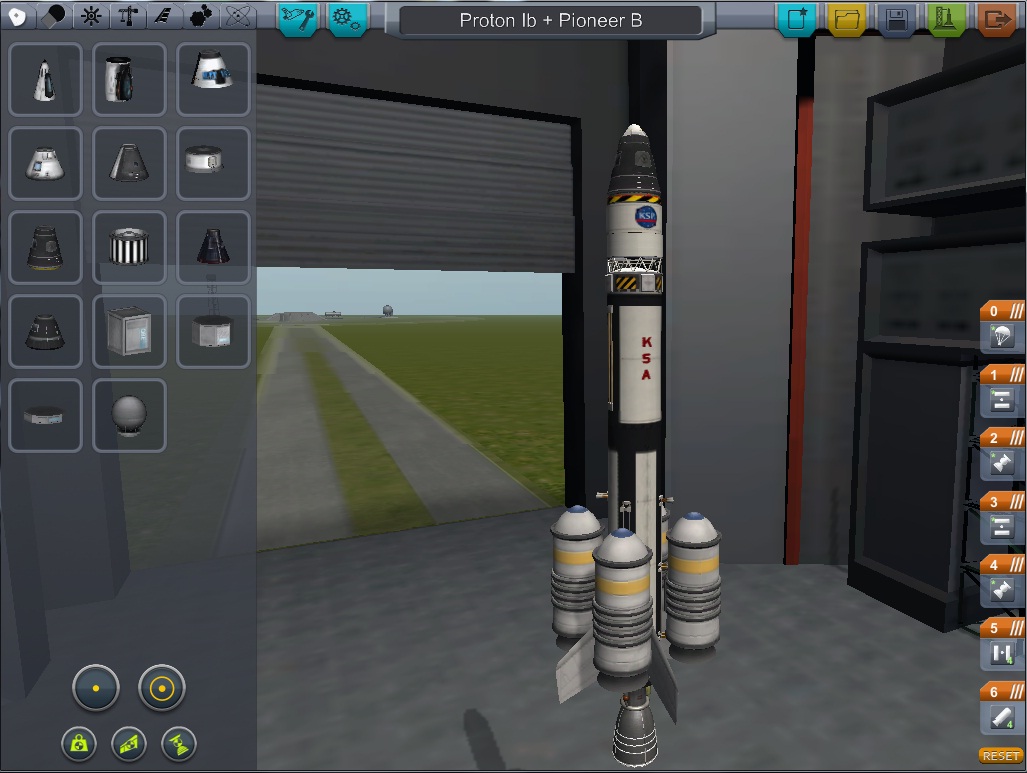The width and height of the screenshot is (1027, 773).
Task: Save the craft with the floppy disk button
Action: [x=896, y=19]
